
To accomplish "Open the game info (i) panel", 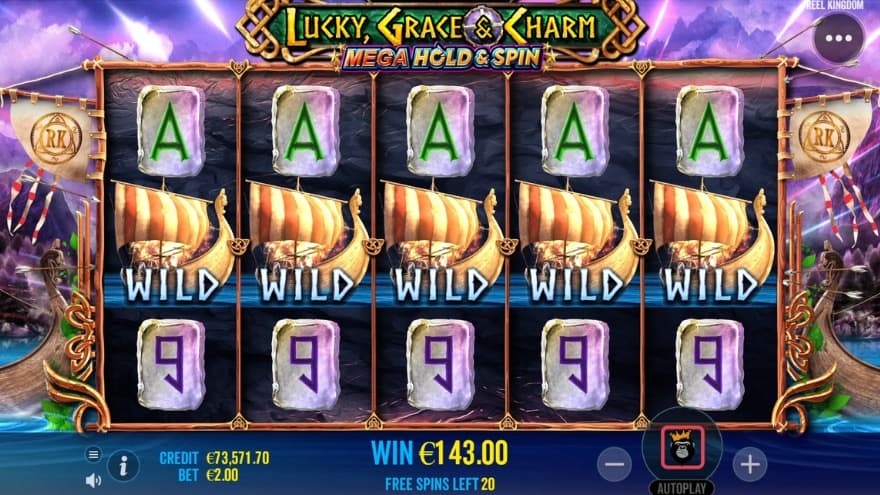I will [124, 465].
